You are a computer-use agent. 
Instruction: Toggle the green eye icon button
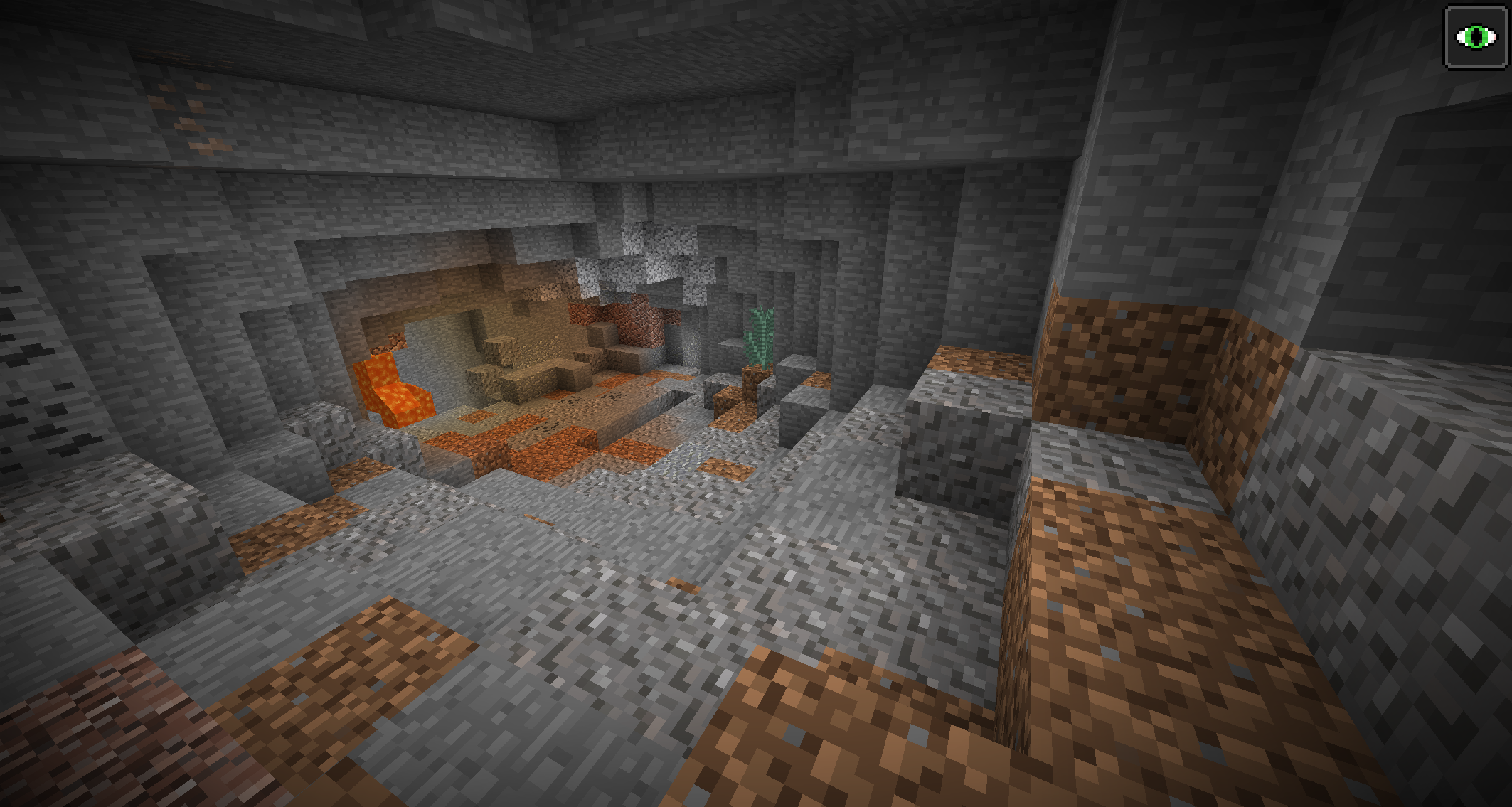point(1475,37)
